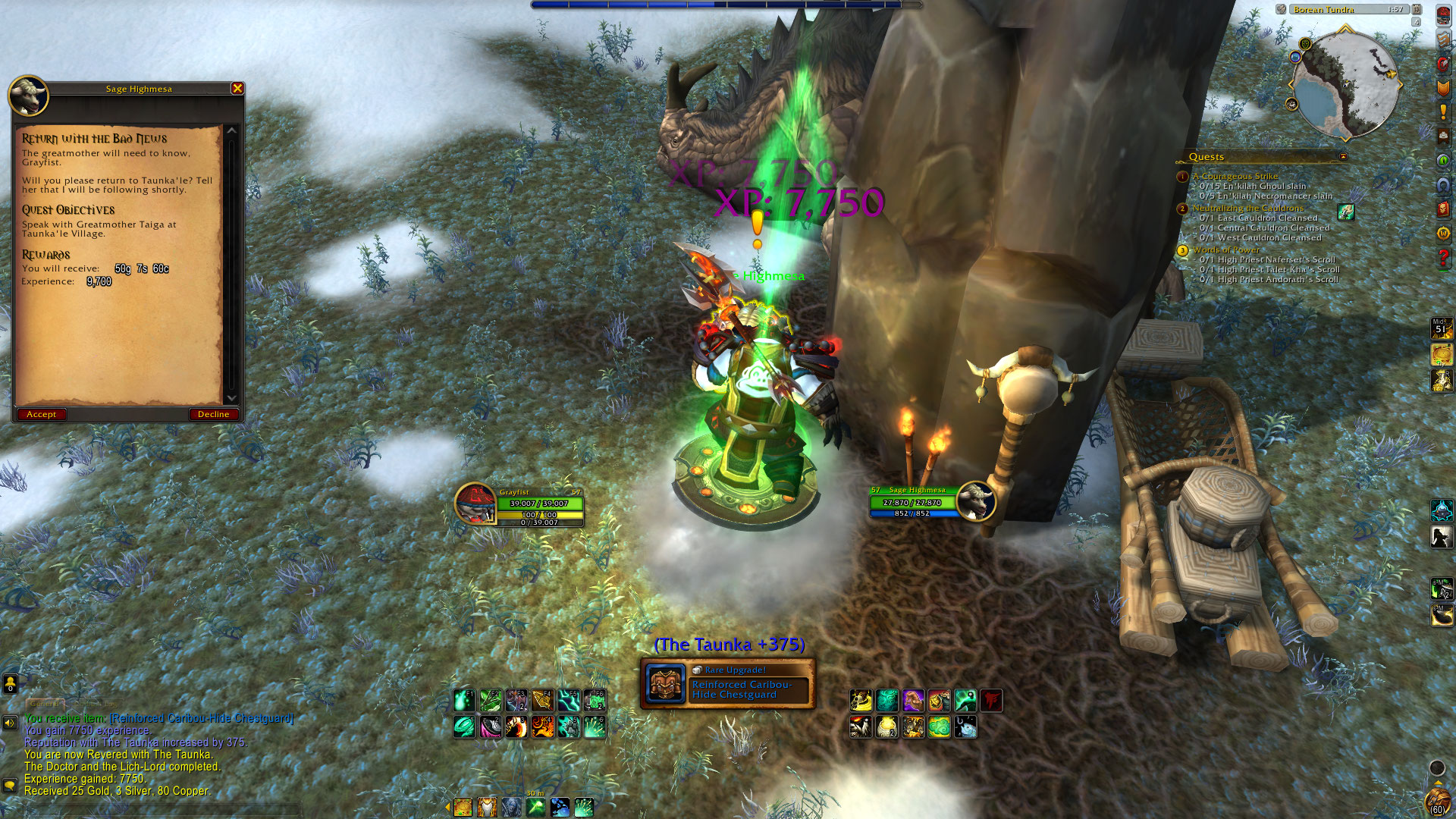The width and height of the screenshot is (1456, 819).
Task: Open the calendar button beside the zone name
Action: point(1416,10)
